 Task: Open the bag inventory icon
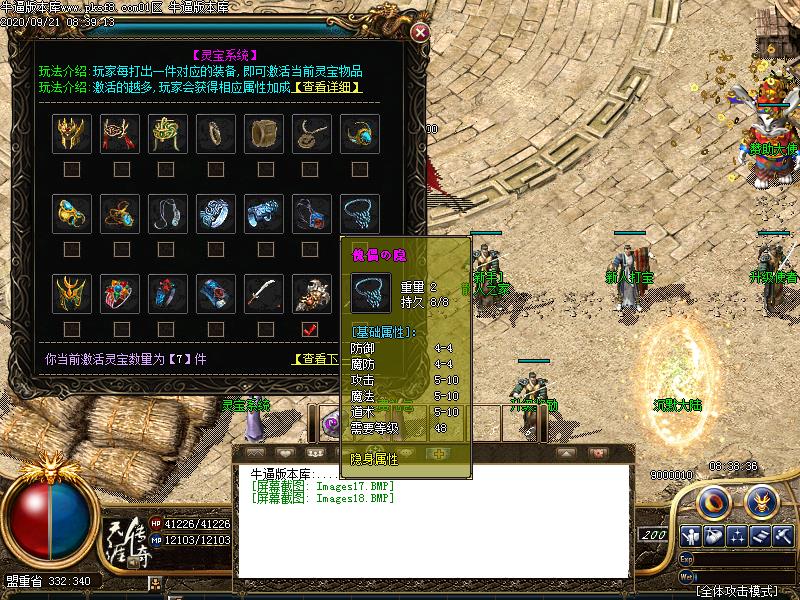pos(714,537)
